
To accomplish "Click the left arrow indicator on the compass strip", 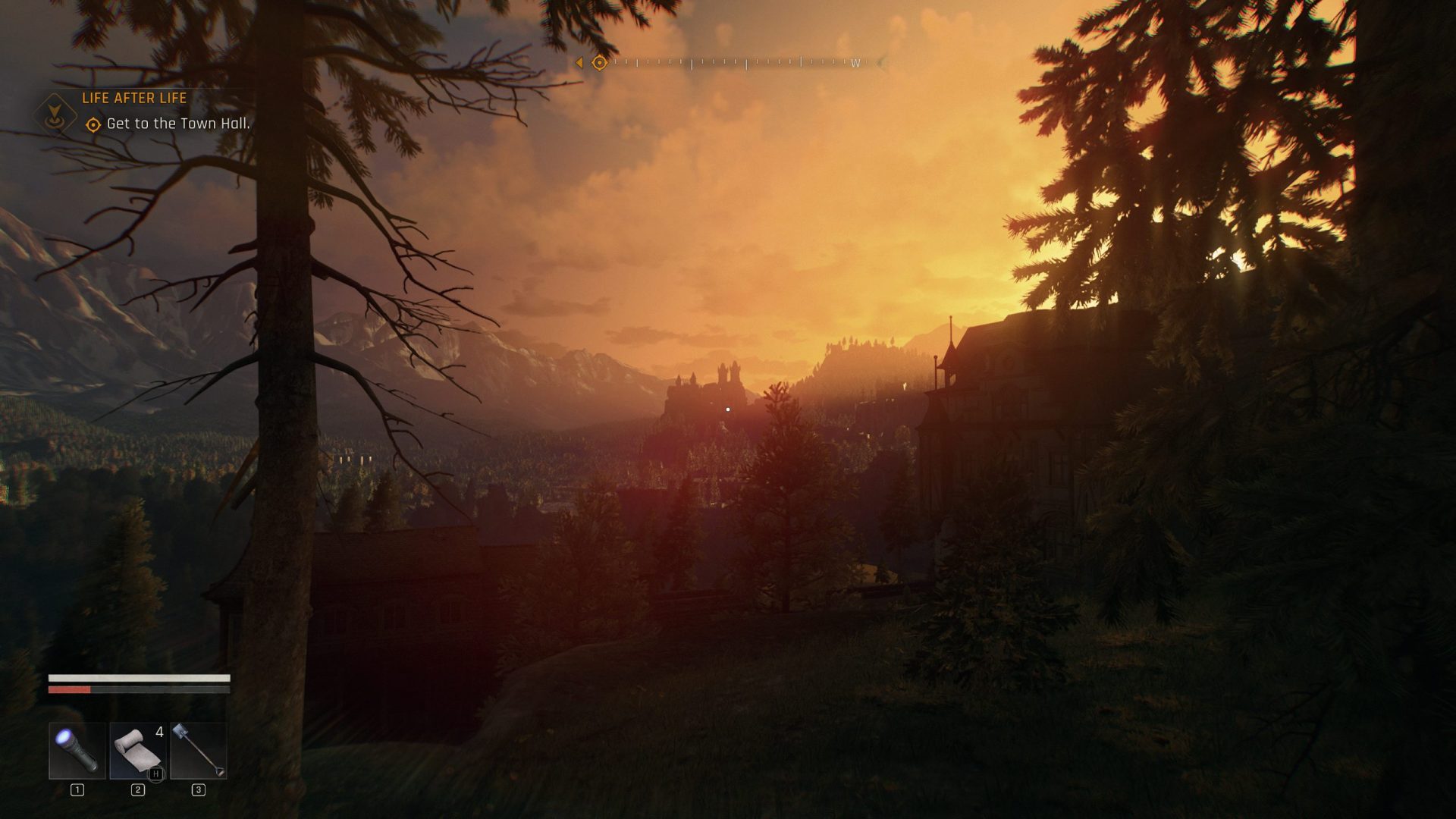I will [580, 64].
